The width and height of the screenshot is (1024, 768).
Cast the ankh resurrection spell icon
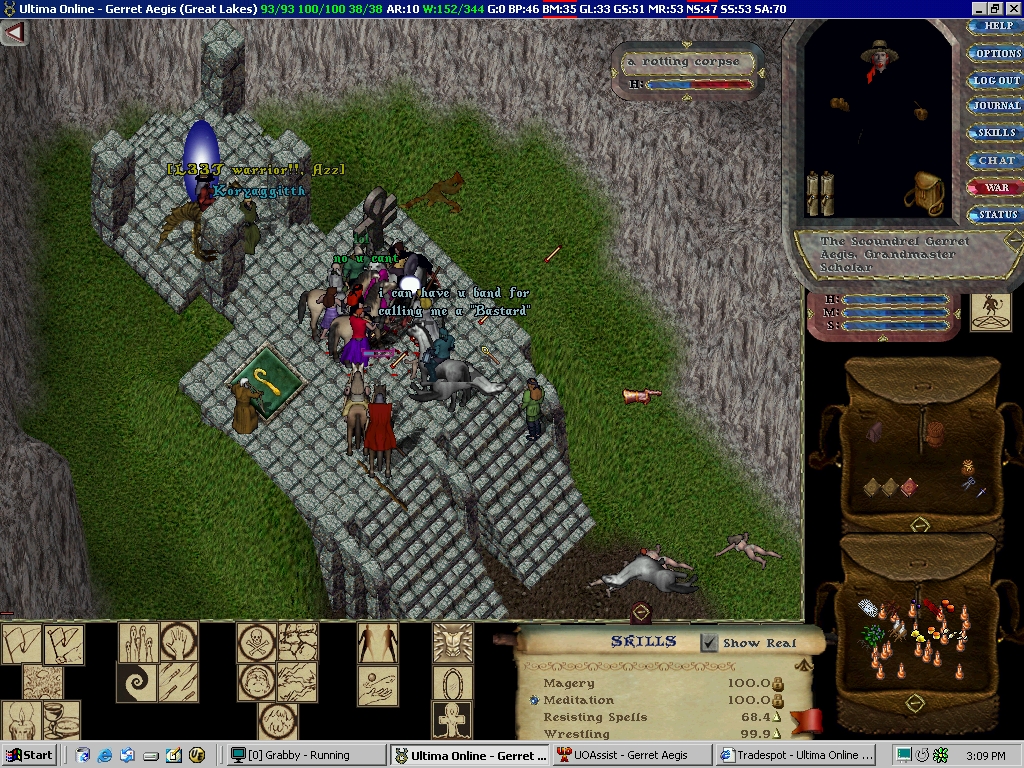tap(452, 720)
